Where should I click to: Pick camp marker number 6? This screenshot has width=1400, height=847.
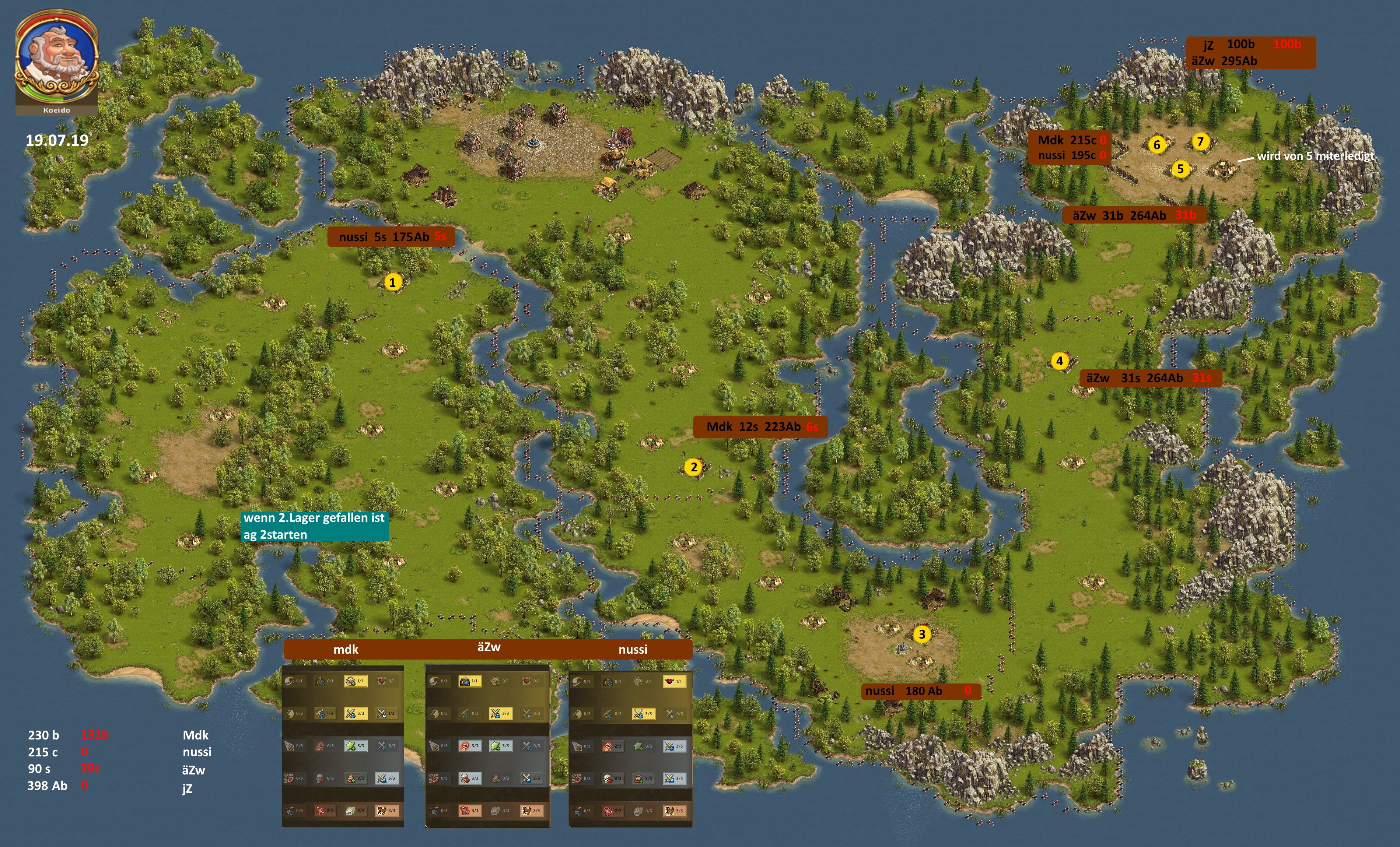click(x=1156, y=145)
